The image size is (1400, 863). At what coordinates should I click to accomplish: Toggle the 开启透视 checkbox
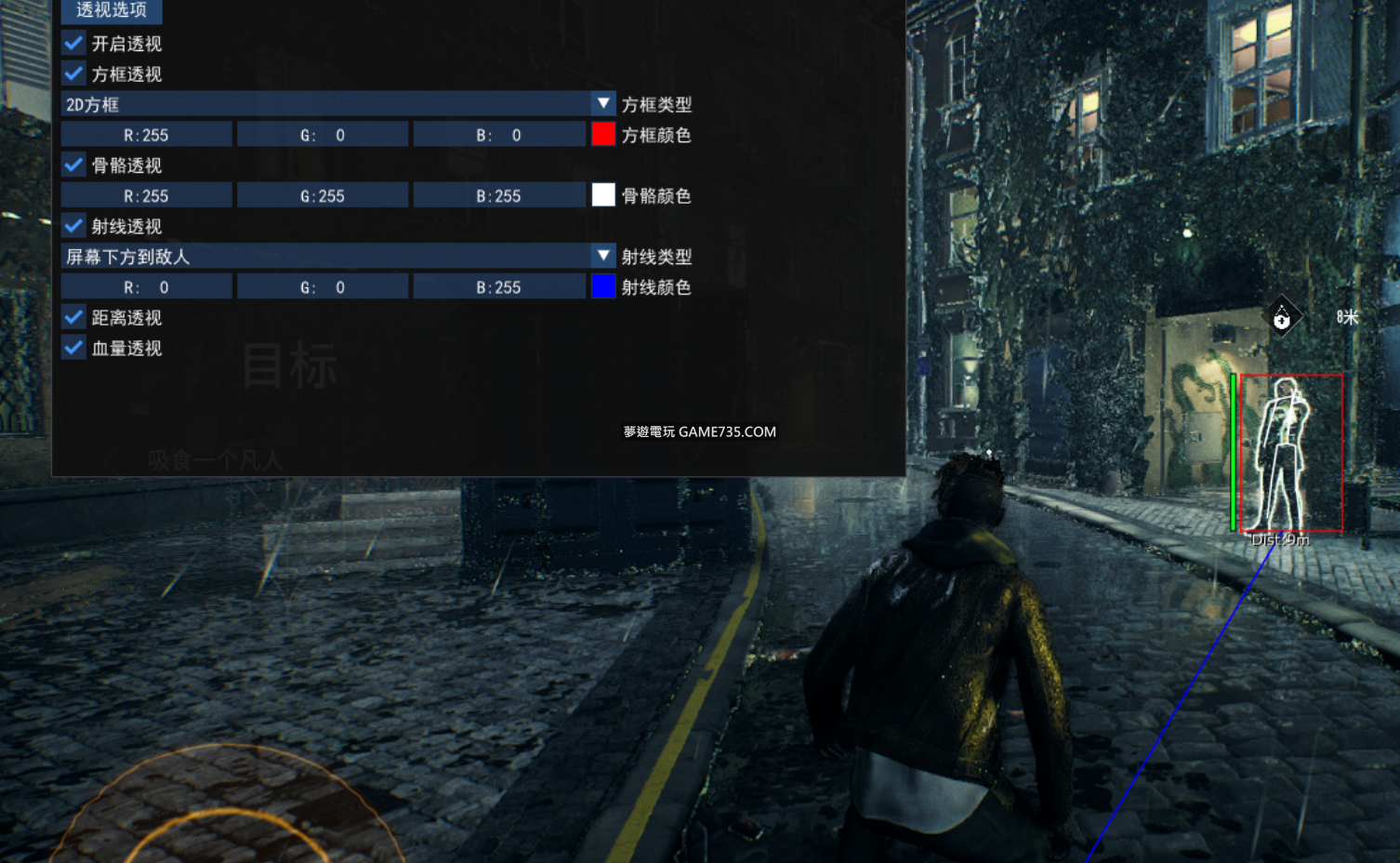click(74, 44)
